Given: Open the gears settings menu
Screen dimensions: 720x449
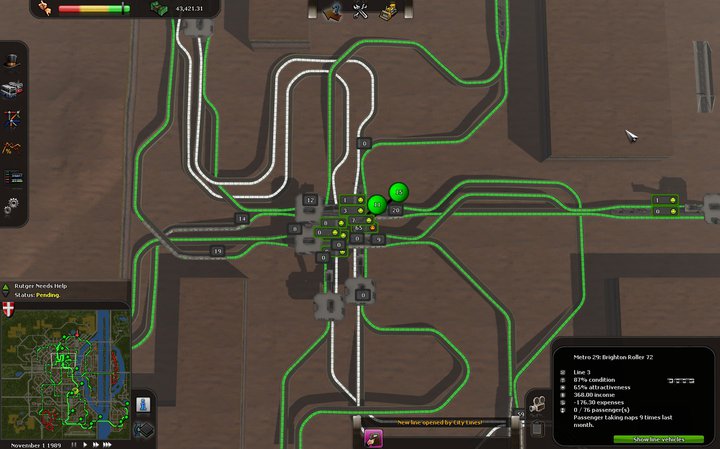Looking at the screenshot, I should (x=14, y=207).
